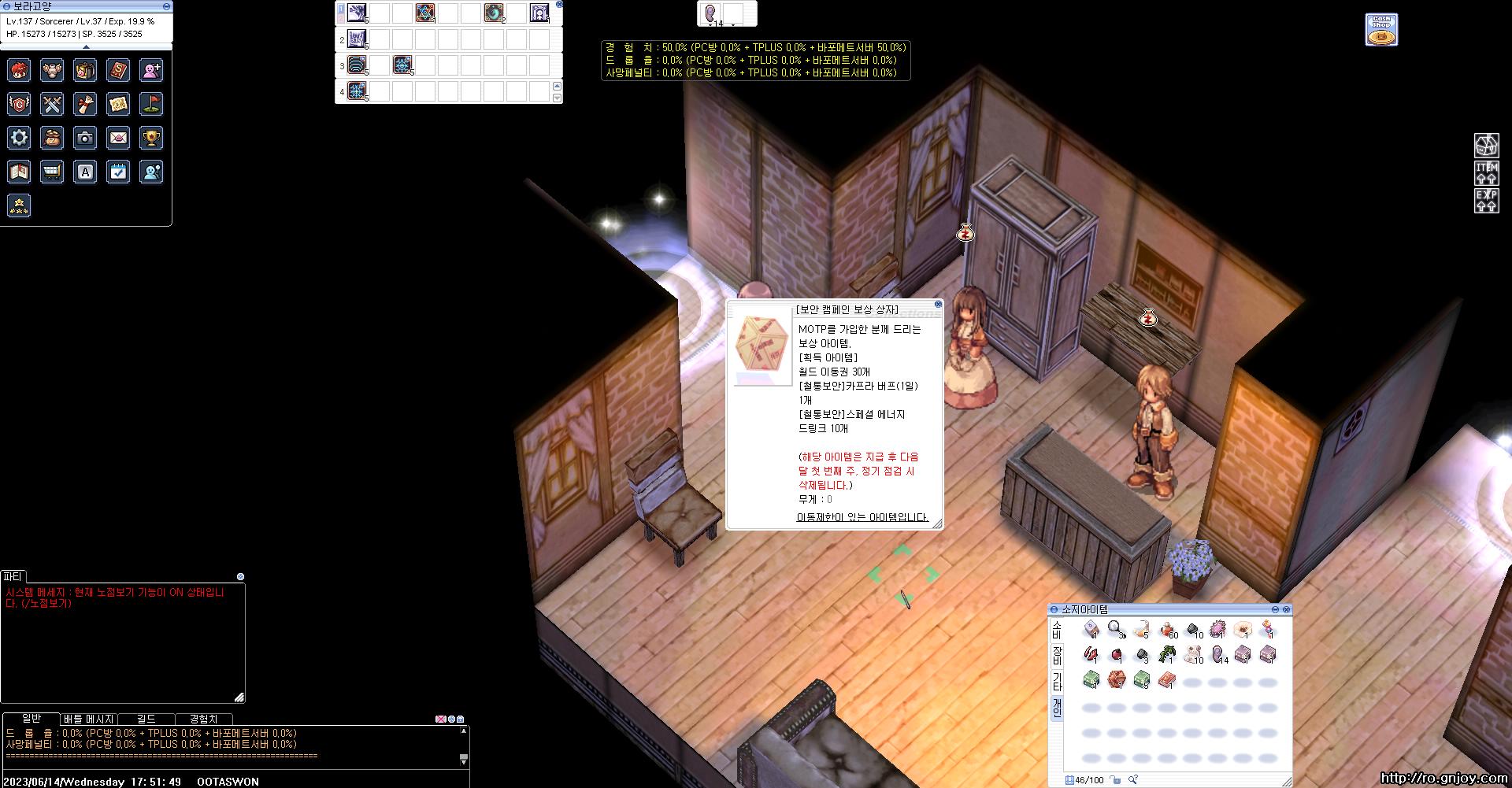Switch inventory to the 장비 tab
The image size is (1512, 788).
point(1057,655)
